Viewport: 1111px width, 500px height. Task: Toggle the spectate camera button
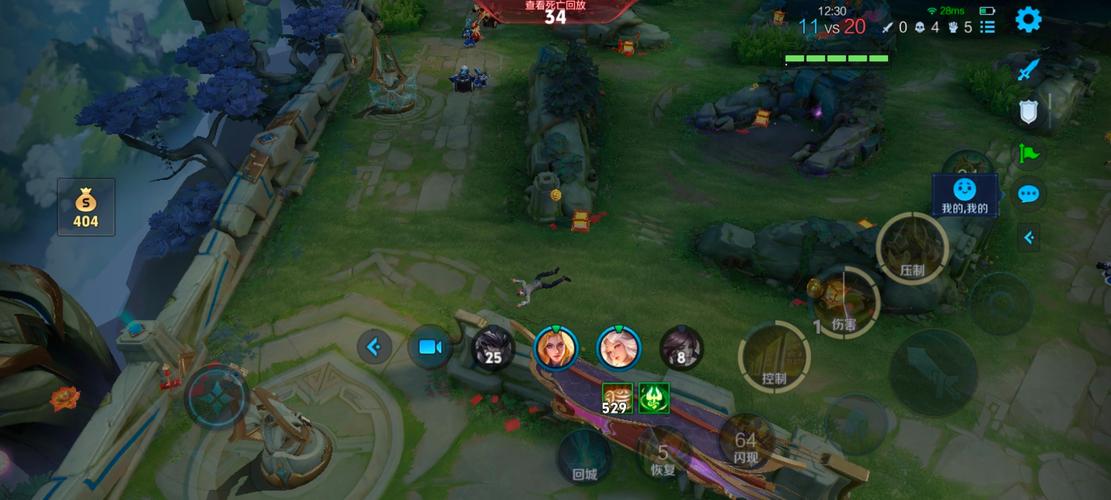click(x=430, y=347)
